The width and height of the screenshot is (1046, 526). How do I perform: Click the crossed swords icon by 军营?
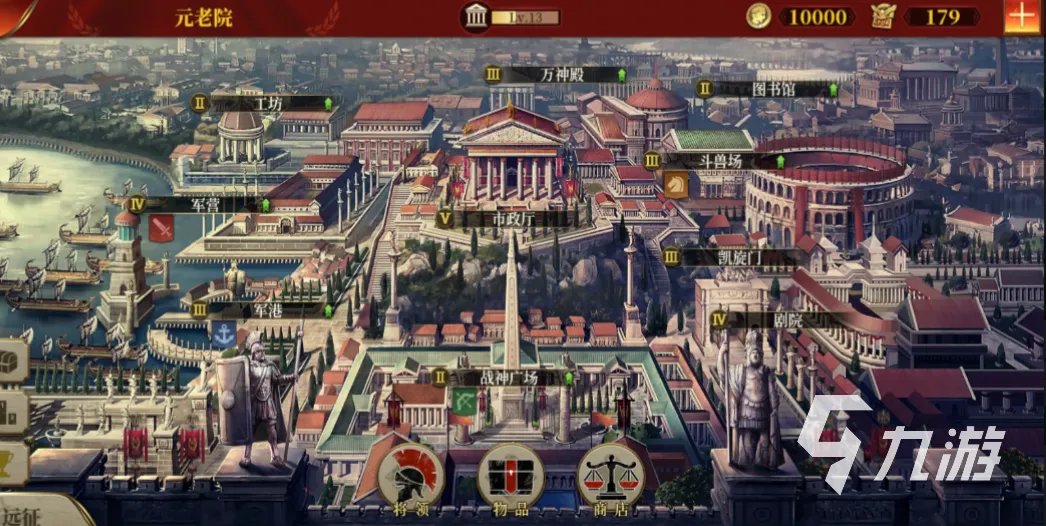coord(161,229)
